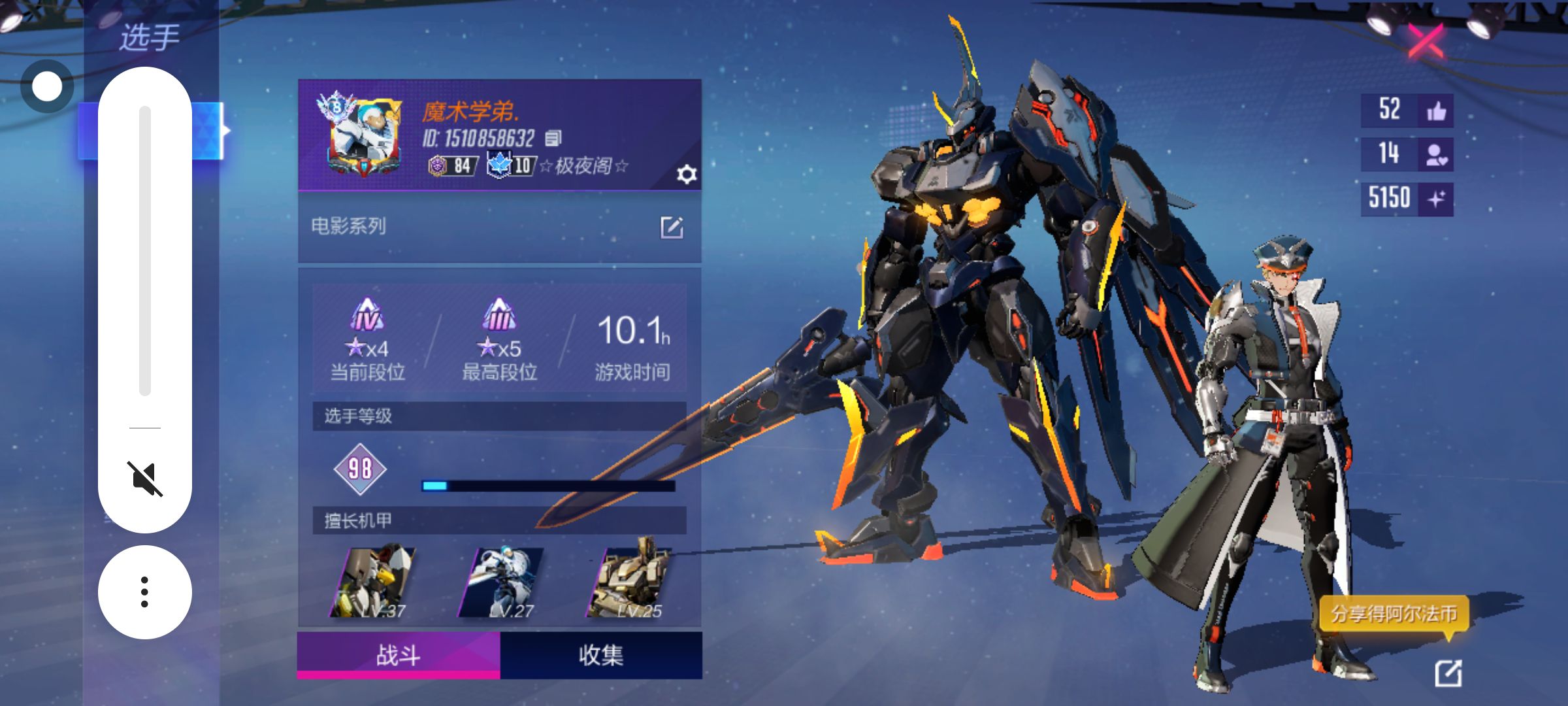Tap the level 98 player level diamond
The image size is (1568, 706).
pyautogui.click(x=360, y=469)
